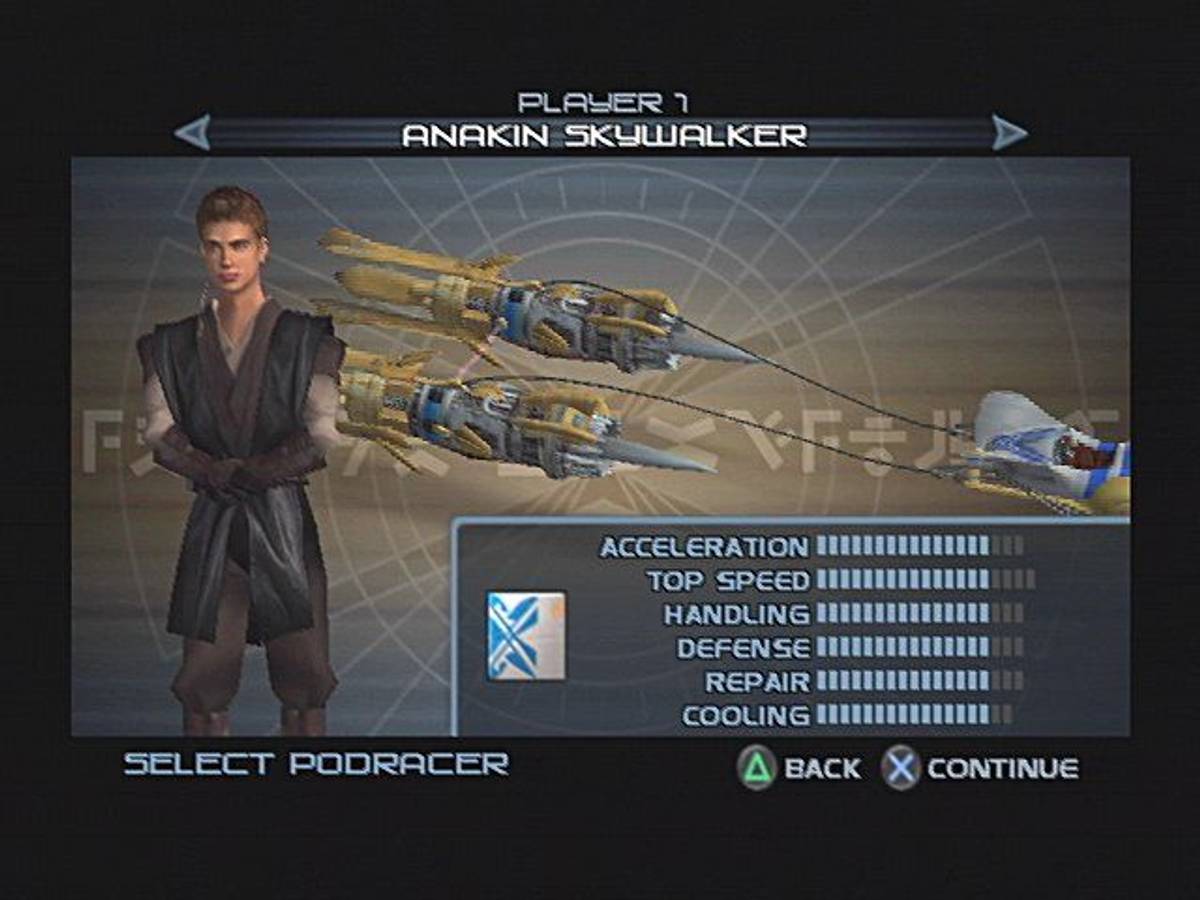The image size is (1200, 900).
Task: Click the right arrow for next podracer
Action: click(x=1009, y=132)
